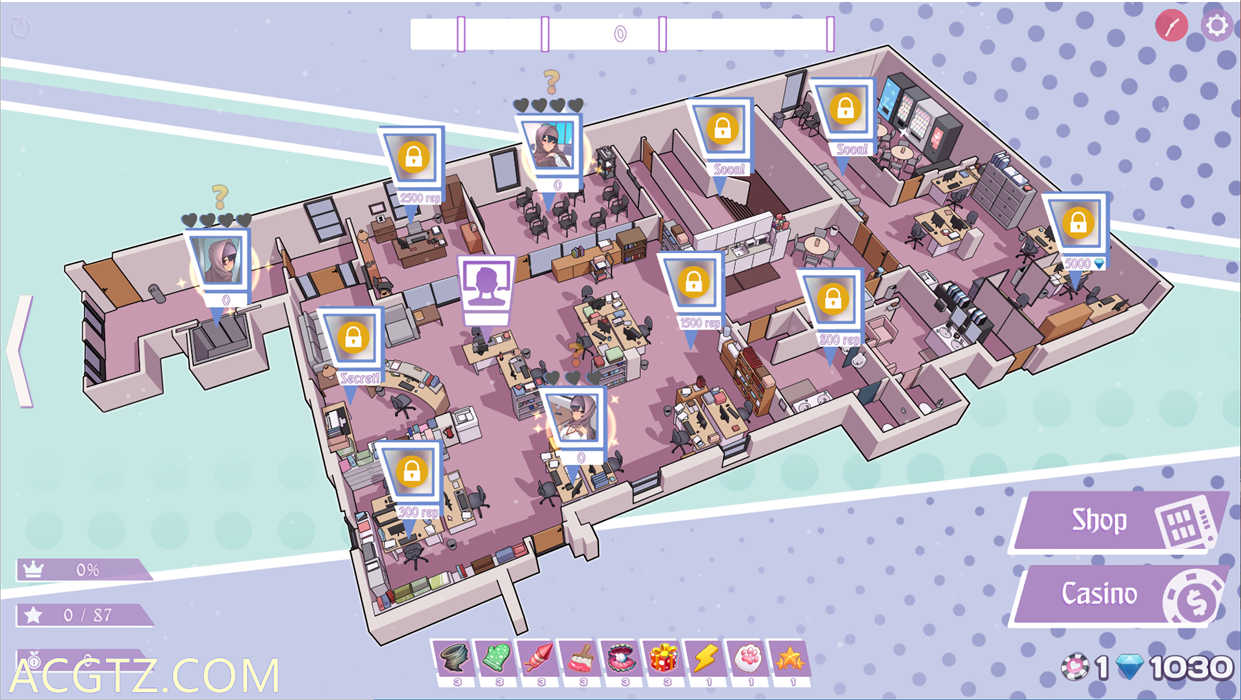Select the locked room labeled Secret!
The width and height of the screenshot is (1241, 700).
(351, 338)
